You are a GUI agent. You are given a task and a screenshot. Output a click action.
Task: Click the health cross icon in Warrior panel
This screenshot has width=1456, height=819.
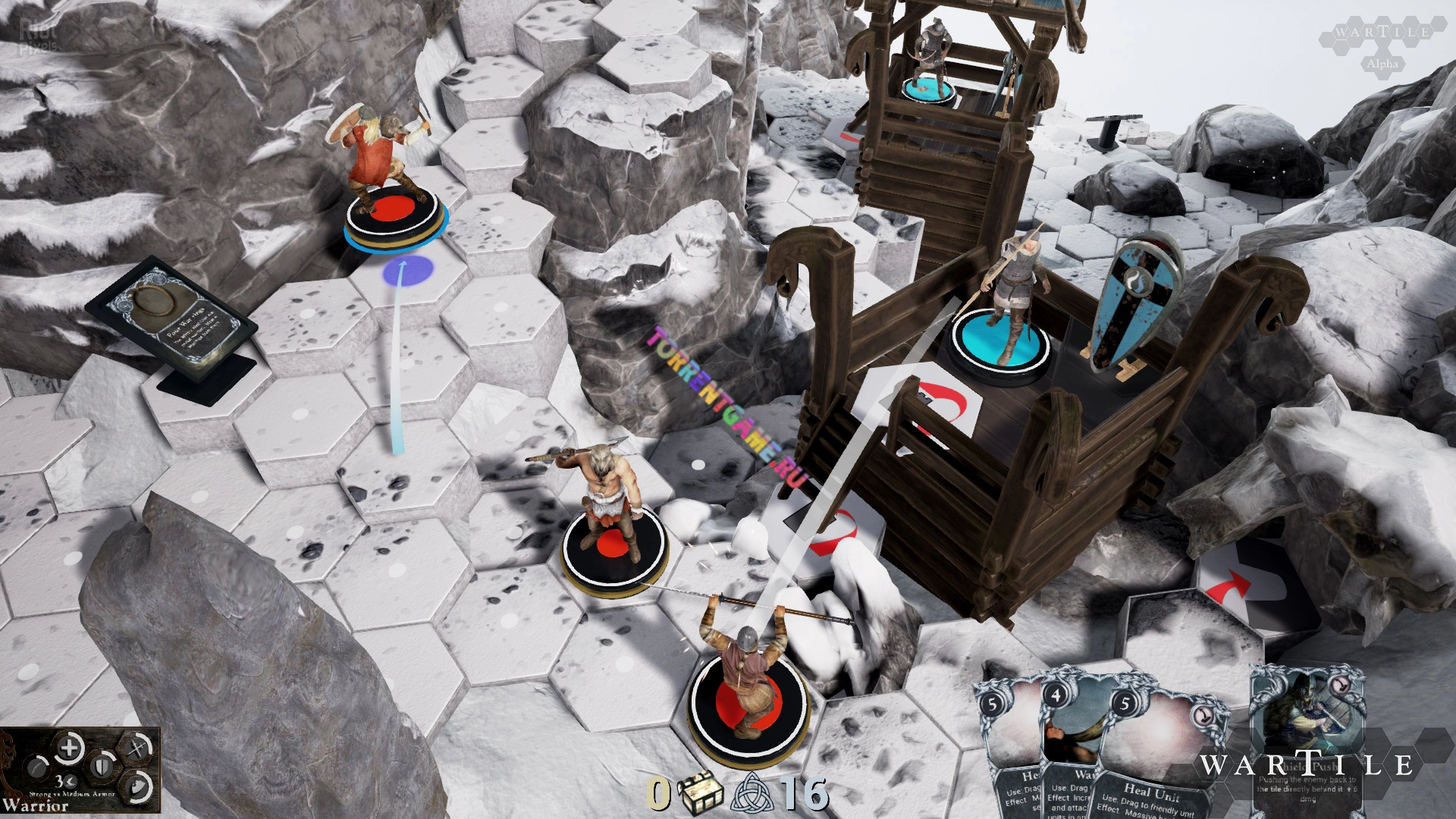(69, 748)
